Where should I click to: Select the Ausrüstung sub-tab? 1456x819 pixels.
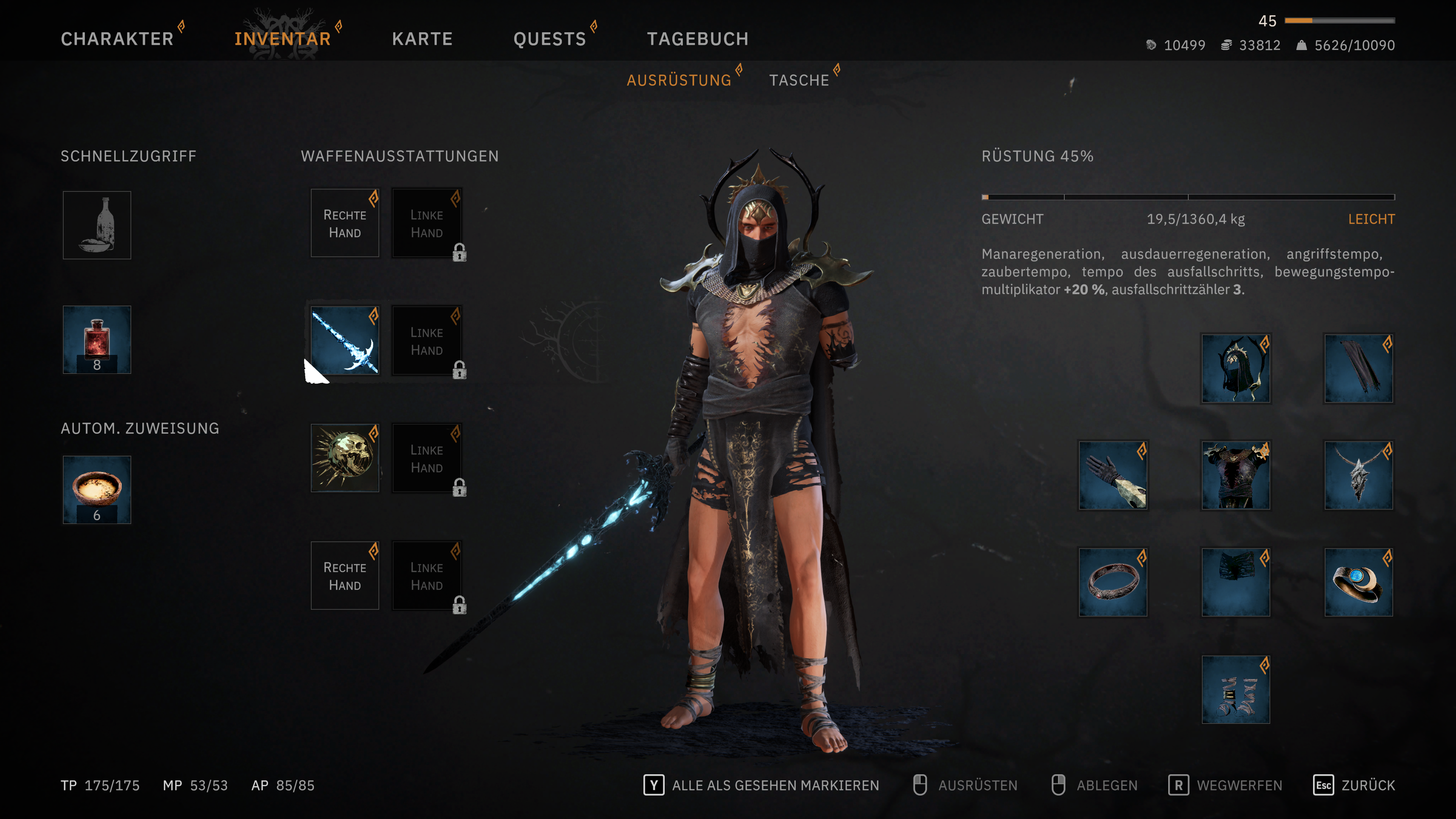(x=679, y=80)
